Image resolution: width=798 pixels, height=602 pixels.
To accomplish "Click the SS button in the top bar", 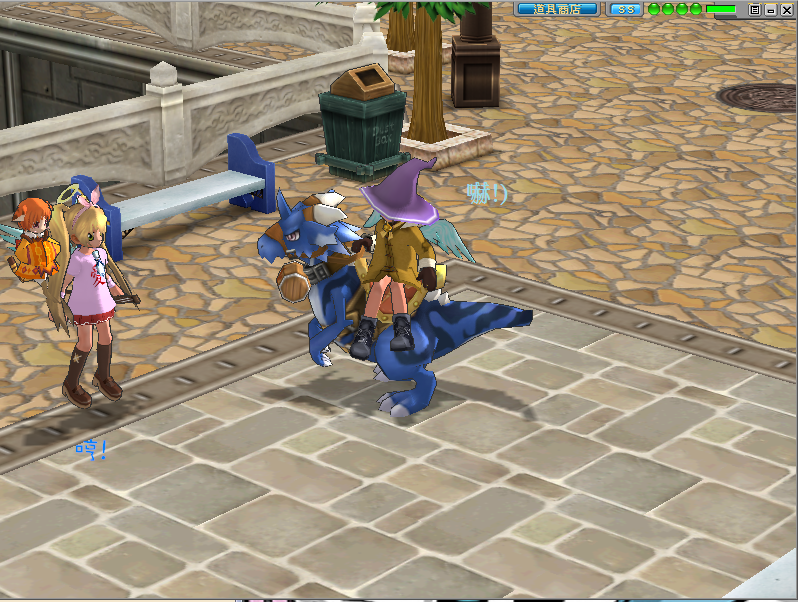I will pos(626,9).
